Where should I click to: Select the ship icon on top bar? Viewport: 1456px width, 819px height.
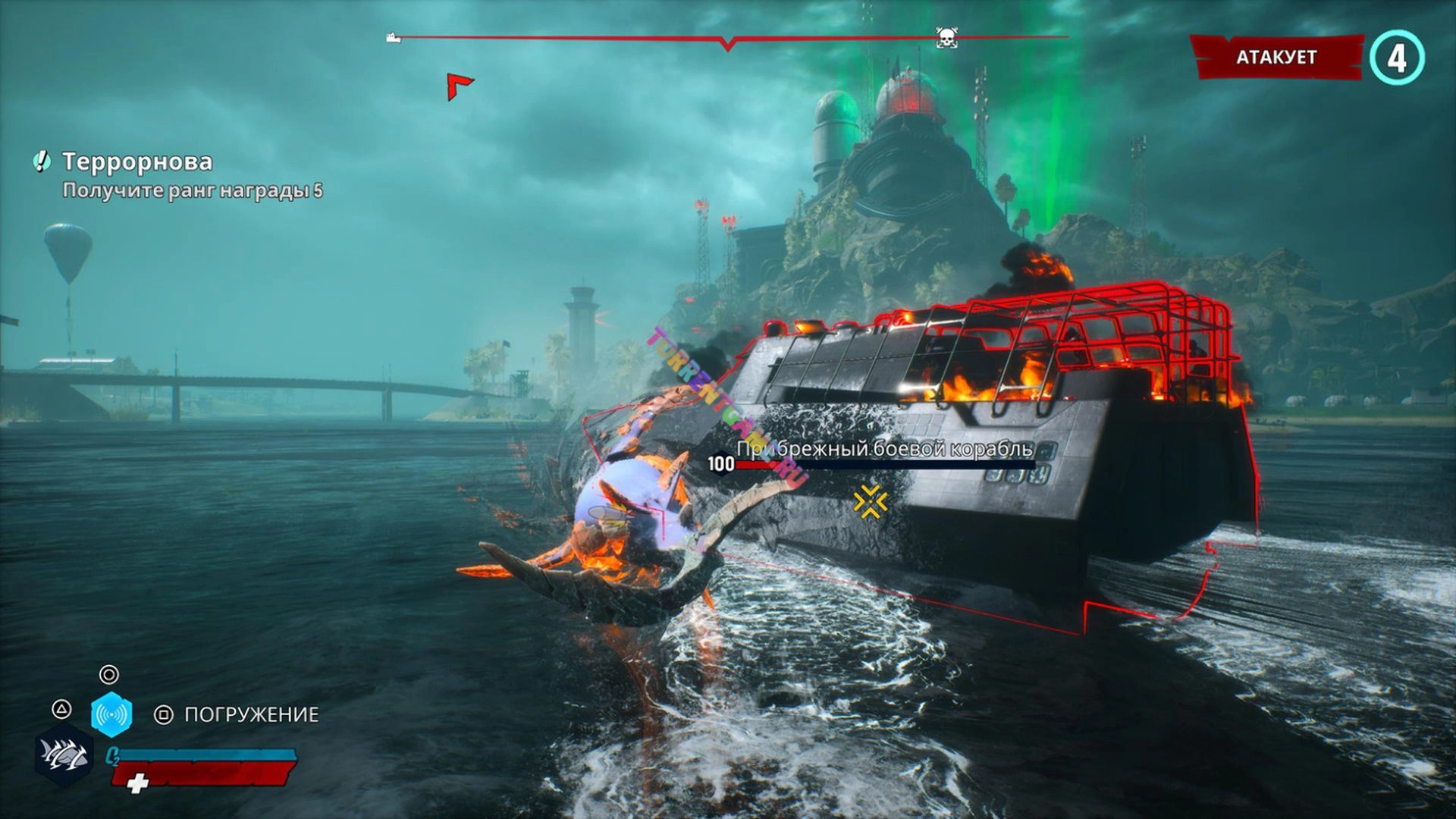[x=393, y=37]
